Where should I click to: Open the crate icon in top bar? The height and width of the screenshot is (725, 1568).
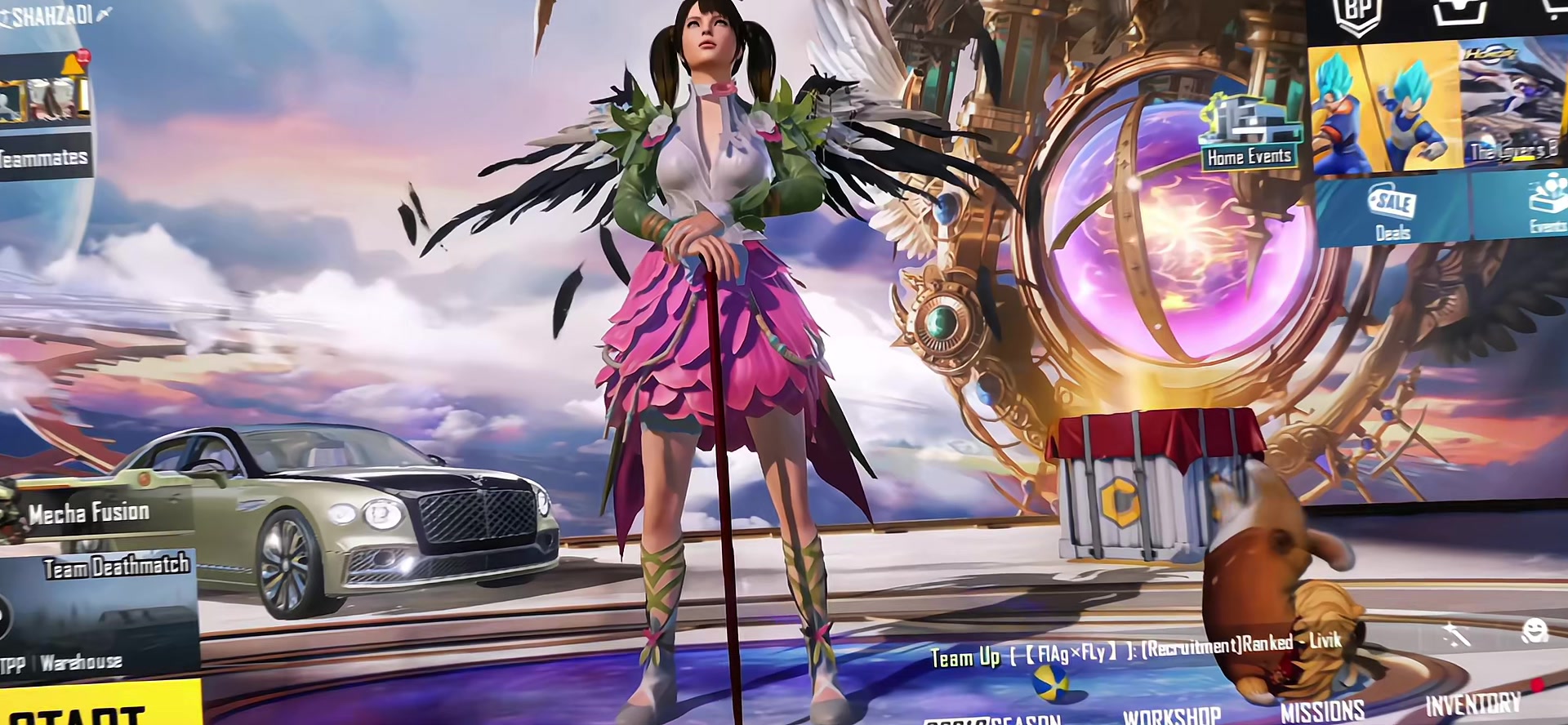[1459, 11]
